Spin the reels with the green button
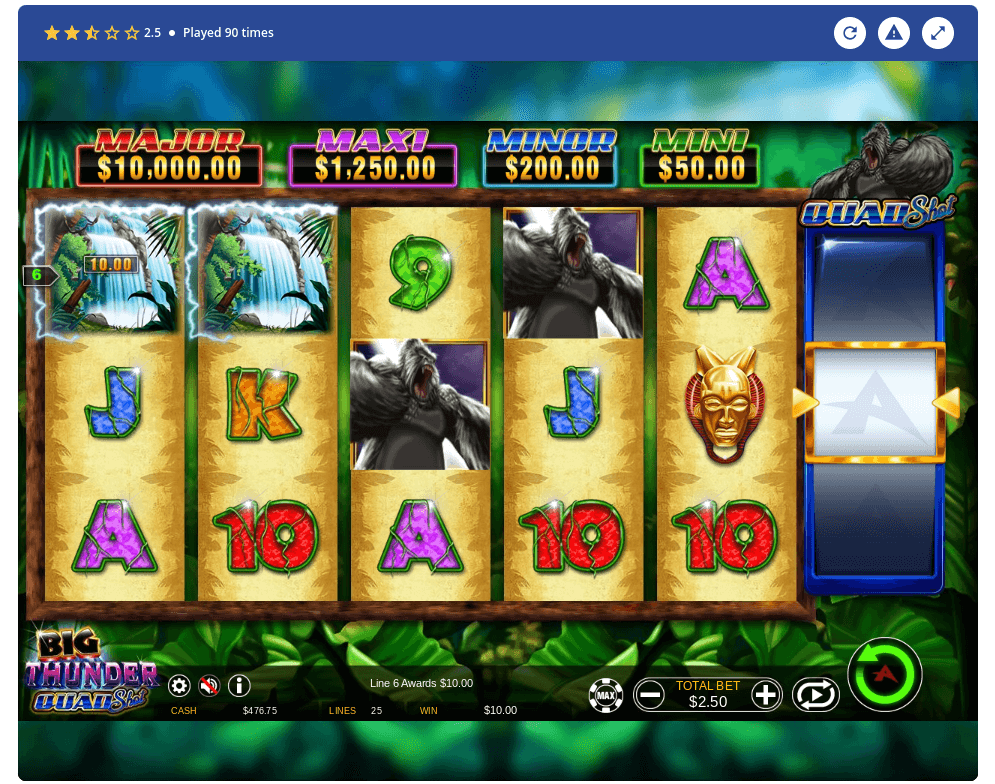Screen dimensions: 995x784 click(x=884, y=675)
